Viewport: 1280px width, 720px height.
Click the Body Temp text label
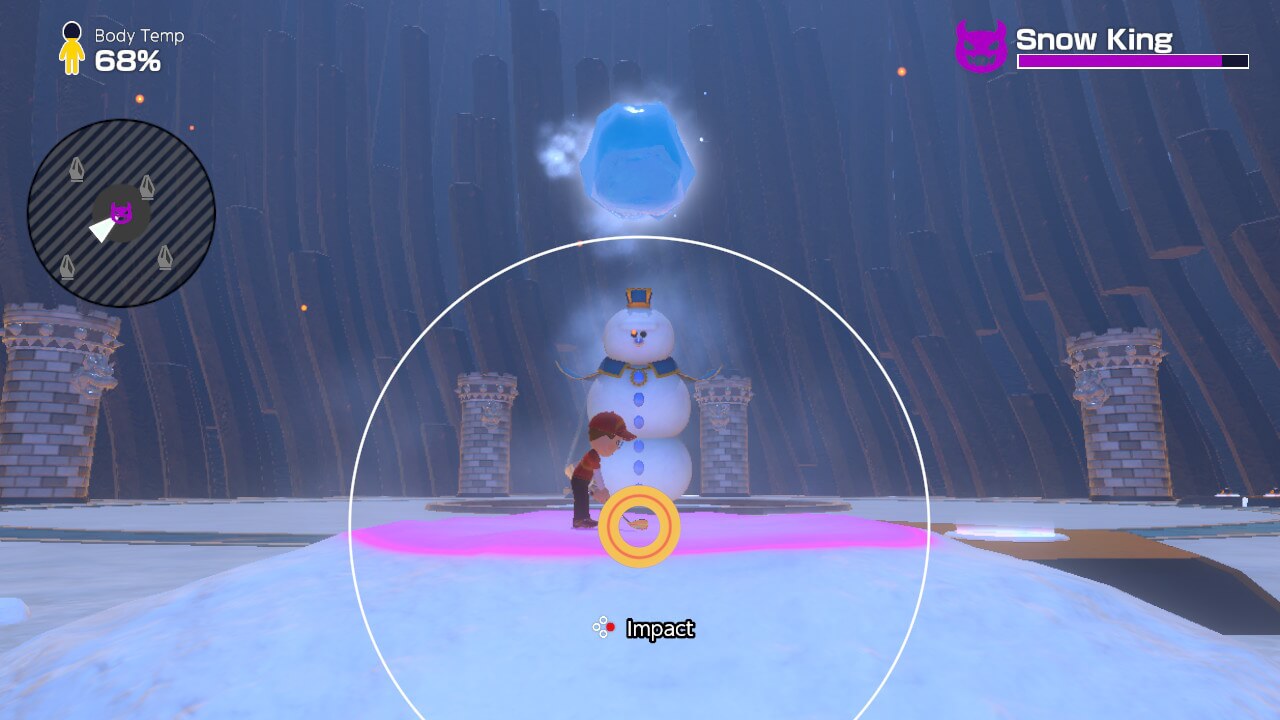point(137,36)
